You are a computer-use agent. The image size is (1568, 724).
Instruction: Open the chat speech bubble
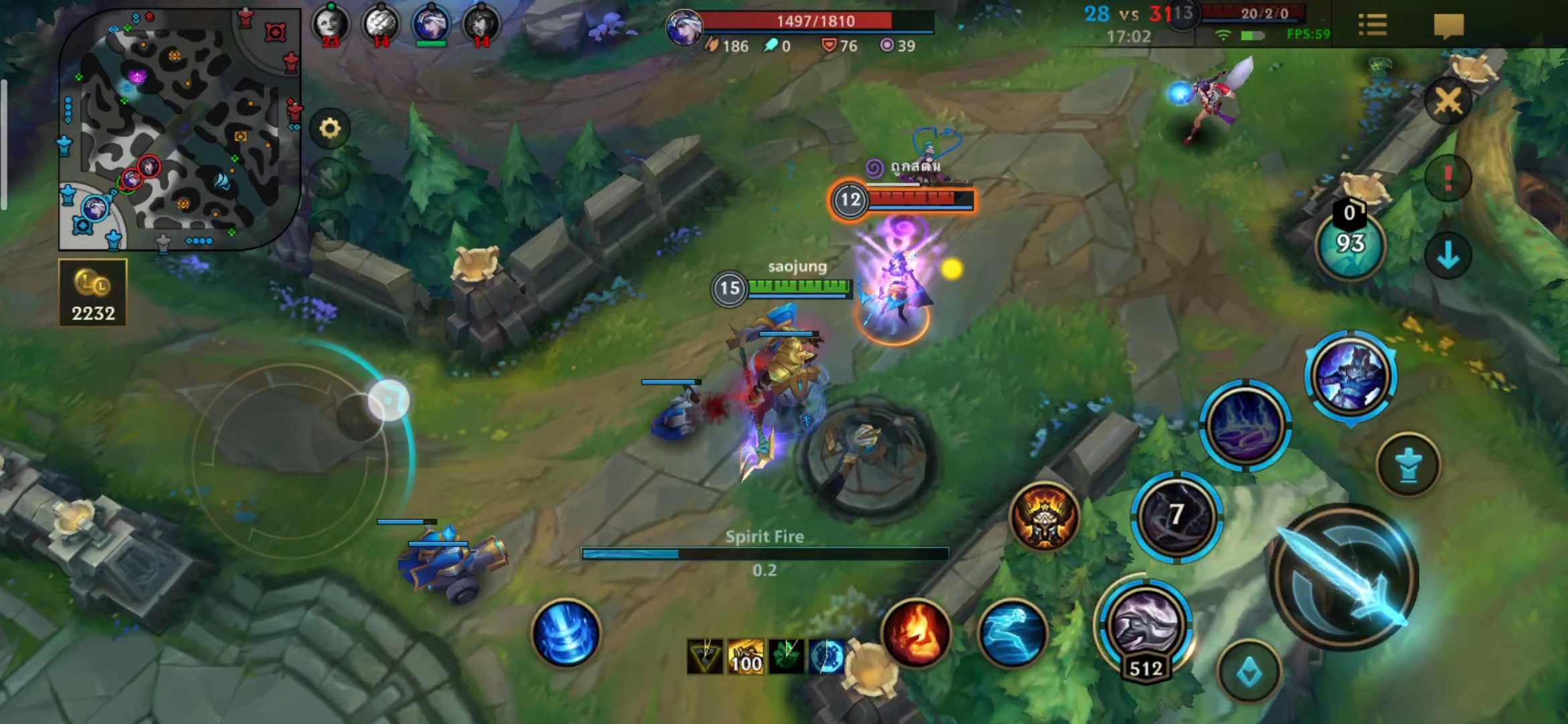click(x=1448, y=25)
